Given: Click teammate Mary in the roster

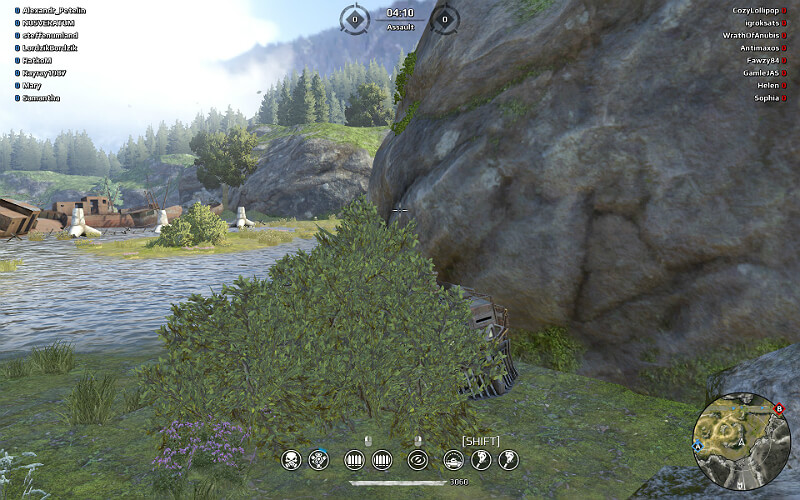Looking at the screenshot, I should [30, 86].
